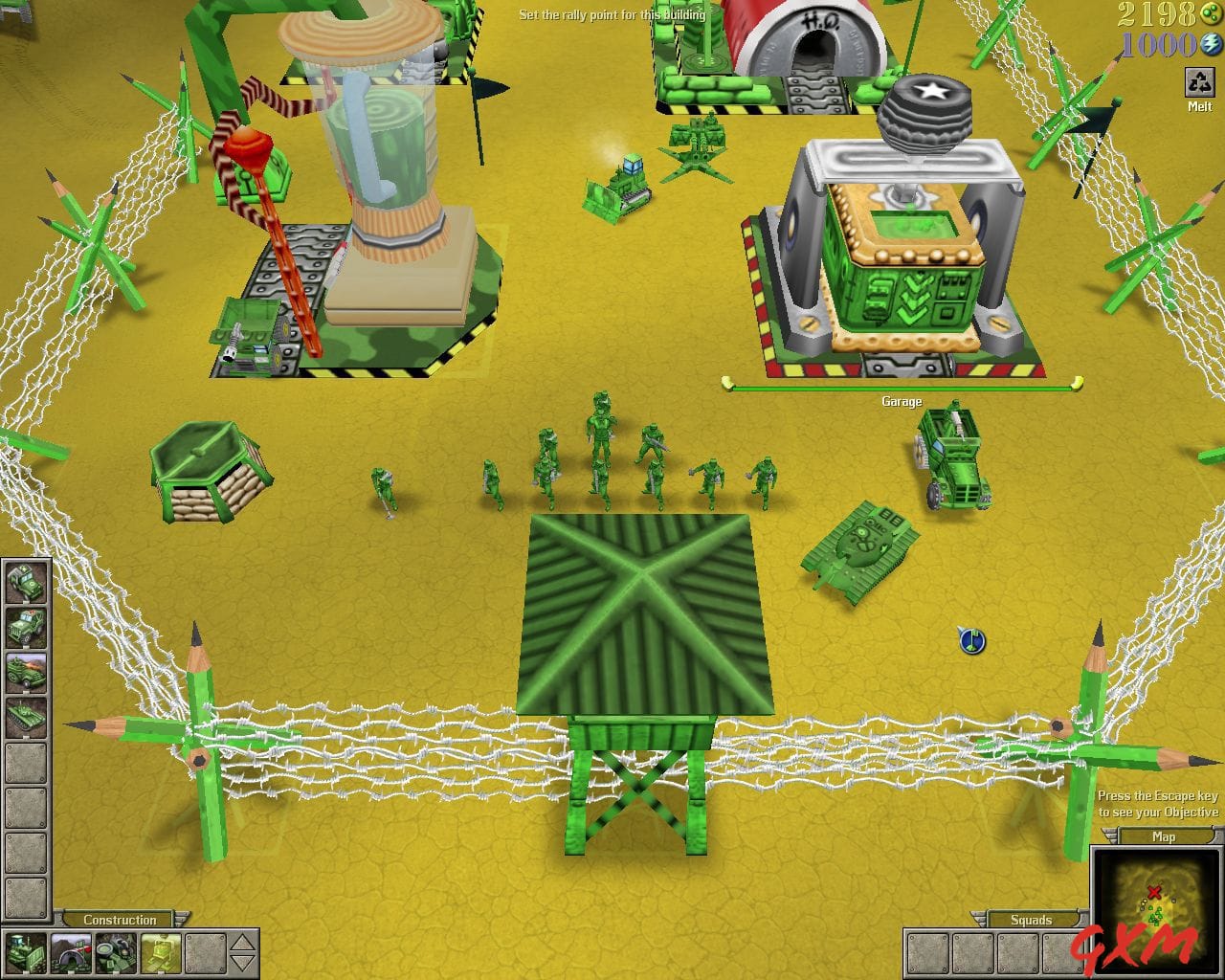This screenshot has height=980, width=1225.
Task: Select the half-track vehicle in the production queue
Action: 26,627
